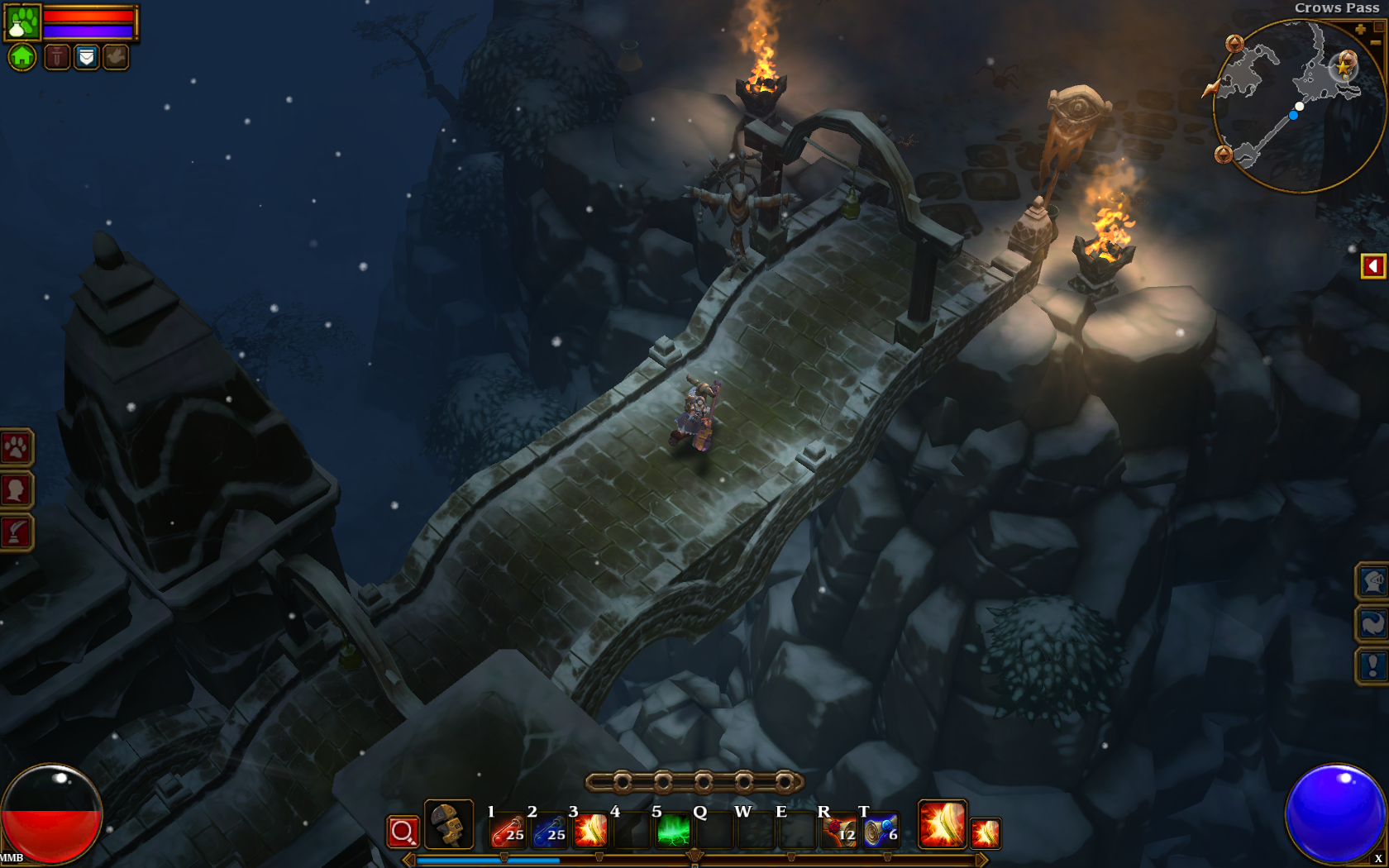Open the character sheet silhouette button
1389x868 pixels.
pos(16,490)
